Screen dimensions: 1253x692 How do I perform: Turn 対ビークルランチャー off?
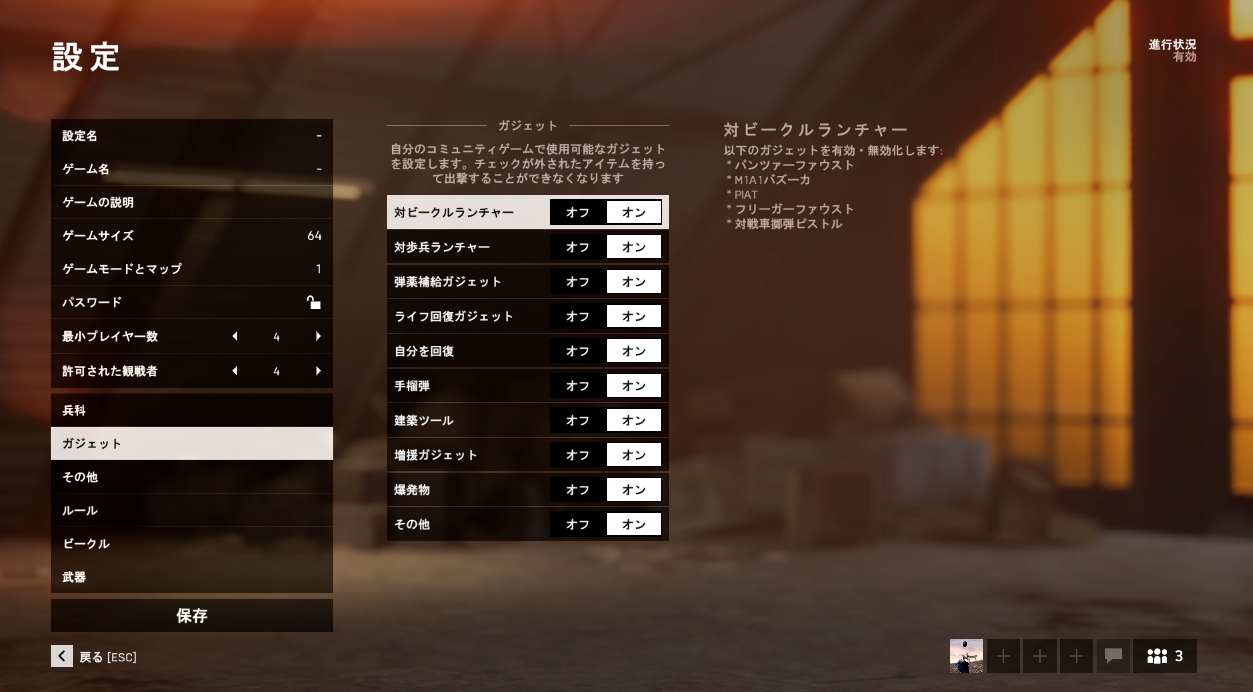tap(578, 212)
